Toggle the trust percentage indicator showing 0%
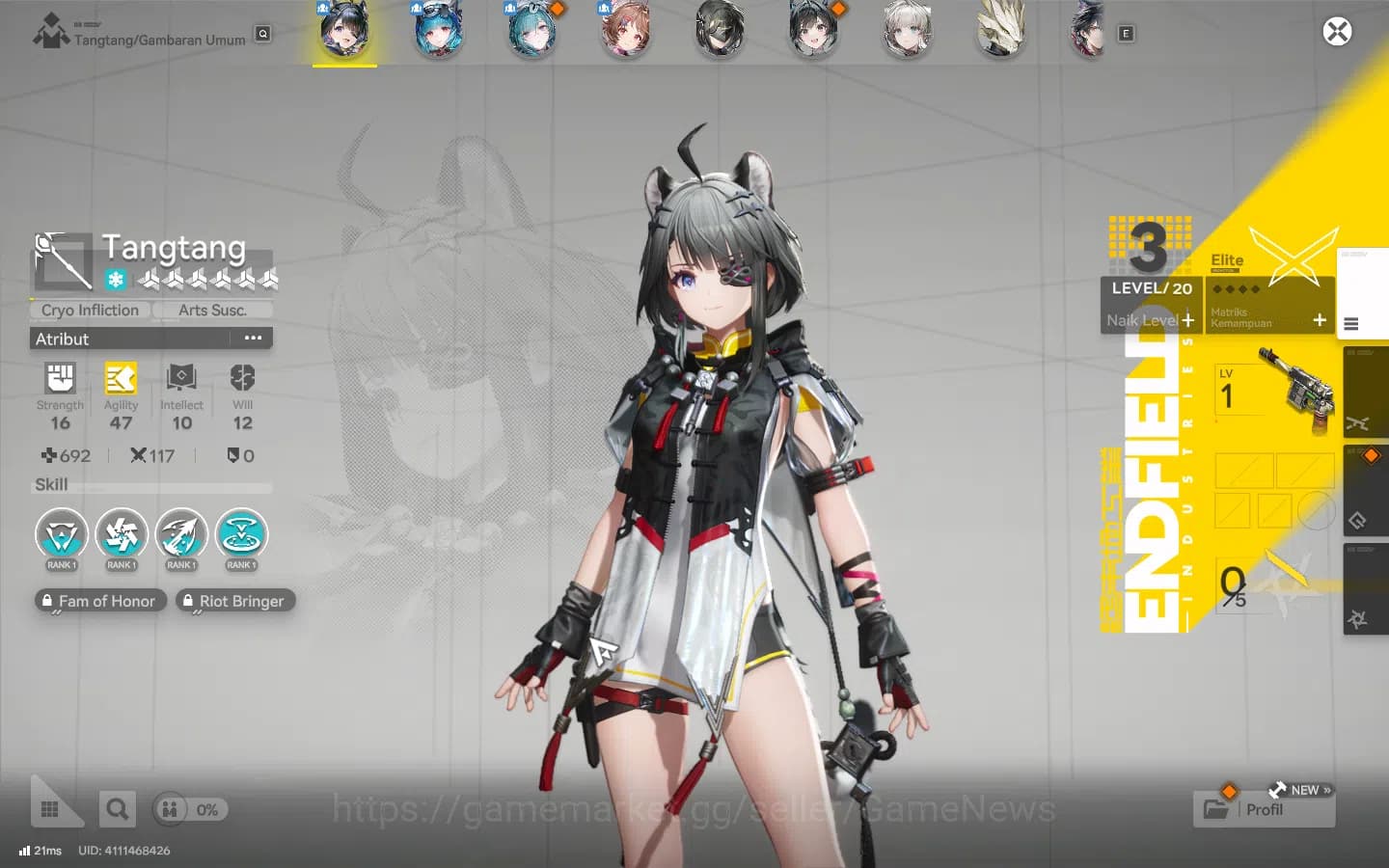Image resolution: width=1389 pixels, height=868 pixels. point(190,810)
